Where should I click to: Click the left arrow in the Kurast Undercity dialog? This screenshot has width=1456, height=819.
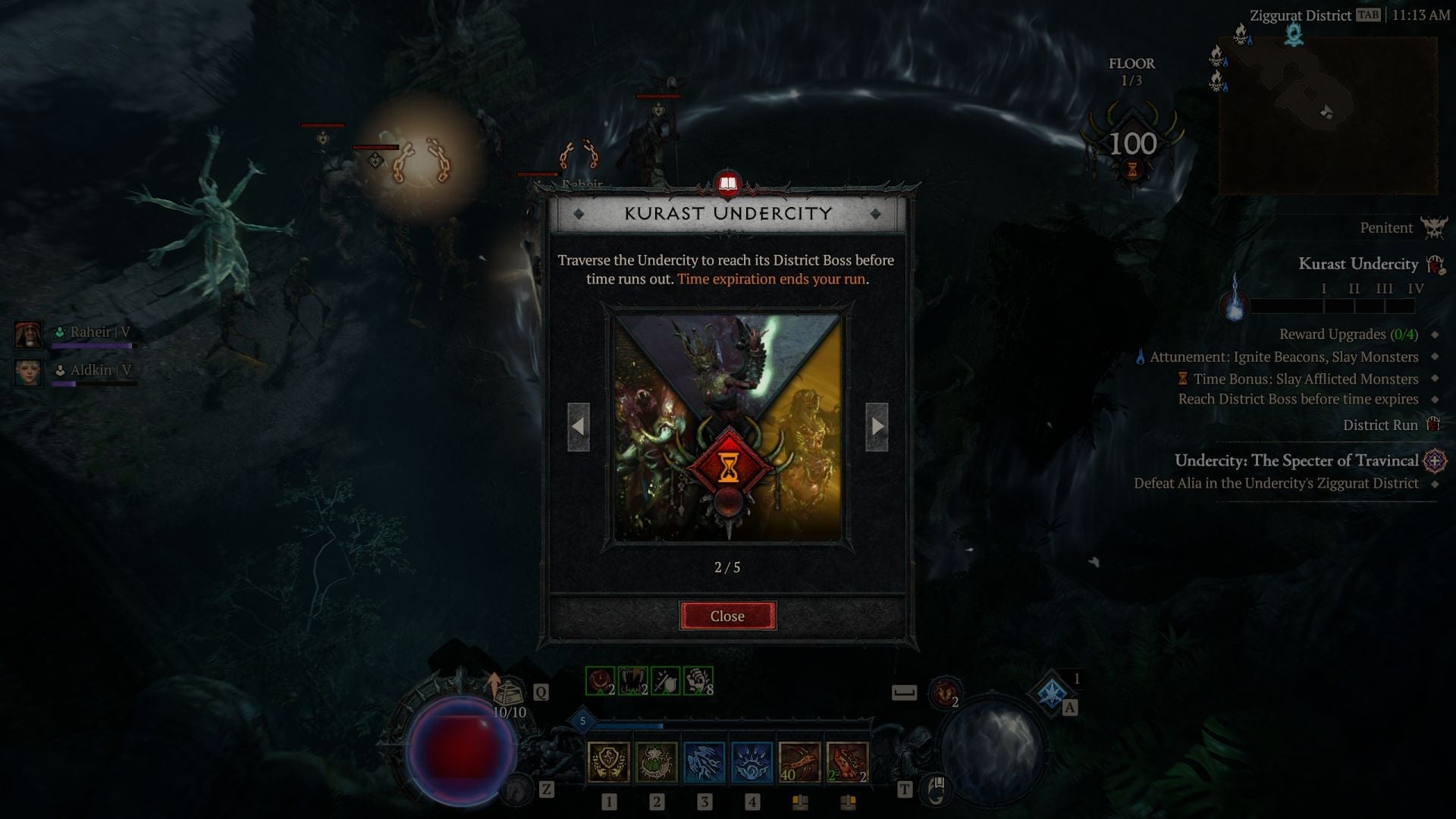579,427
